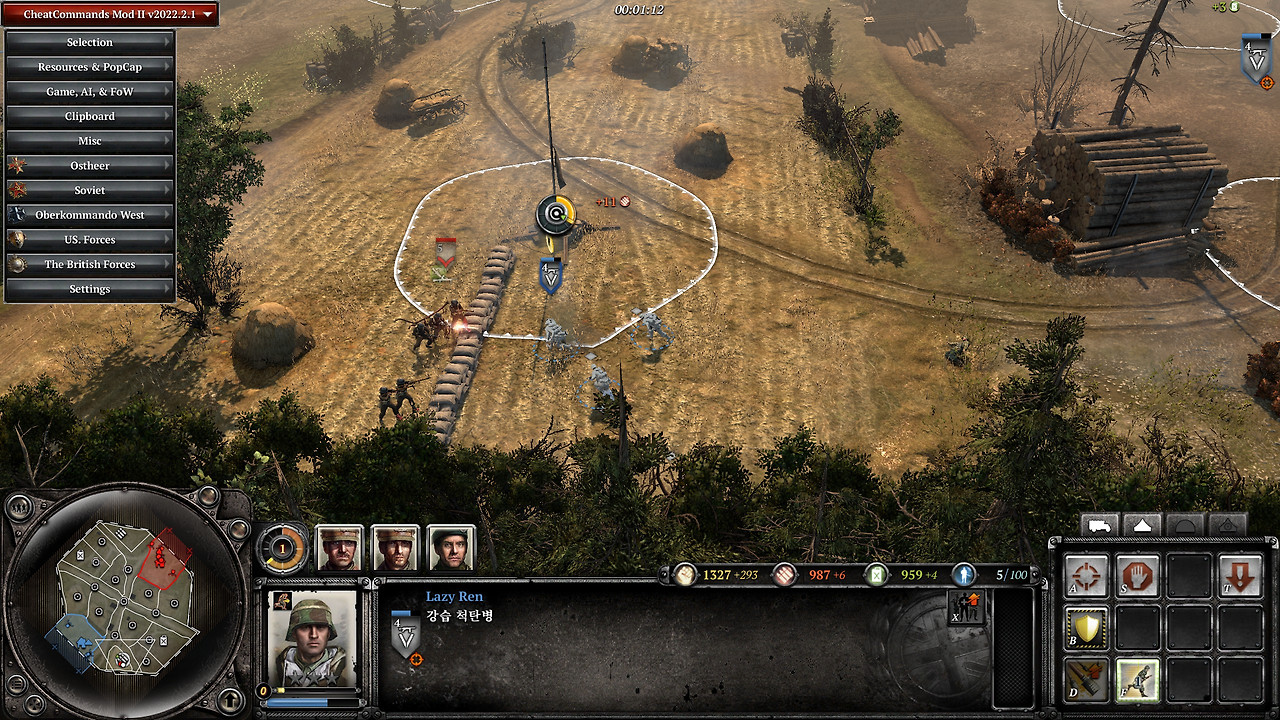Viewport: 1280px width, 720px height.
Task: Open the Selection cheat submenu
Action: click(x=90, y=42)
